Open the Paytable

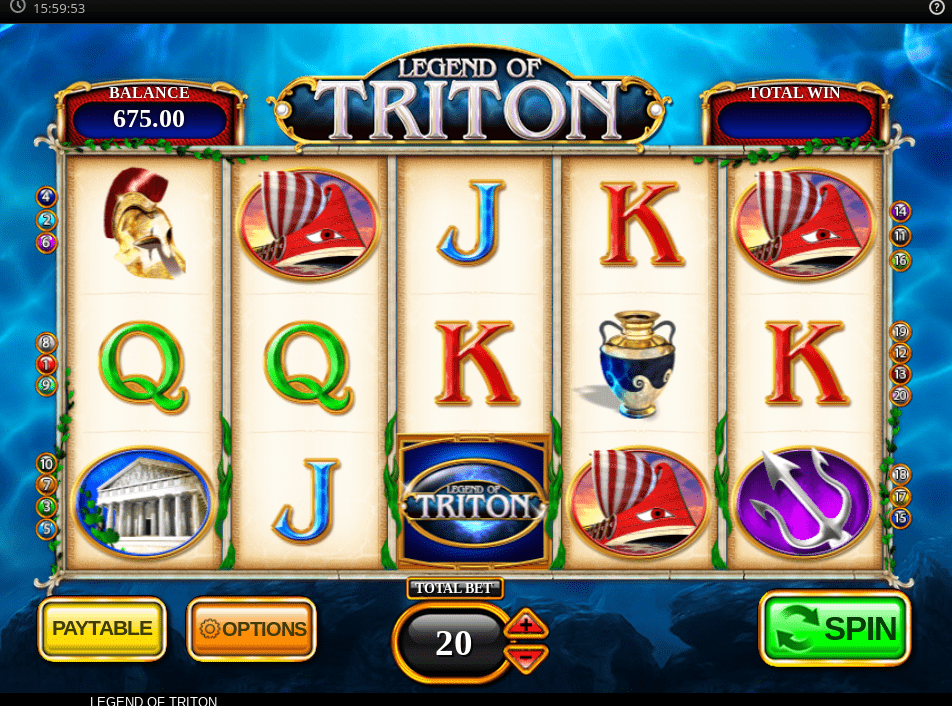[x=102, y=629]
